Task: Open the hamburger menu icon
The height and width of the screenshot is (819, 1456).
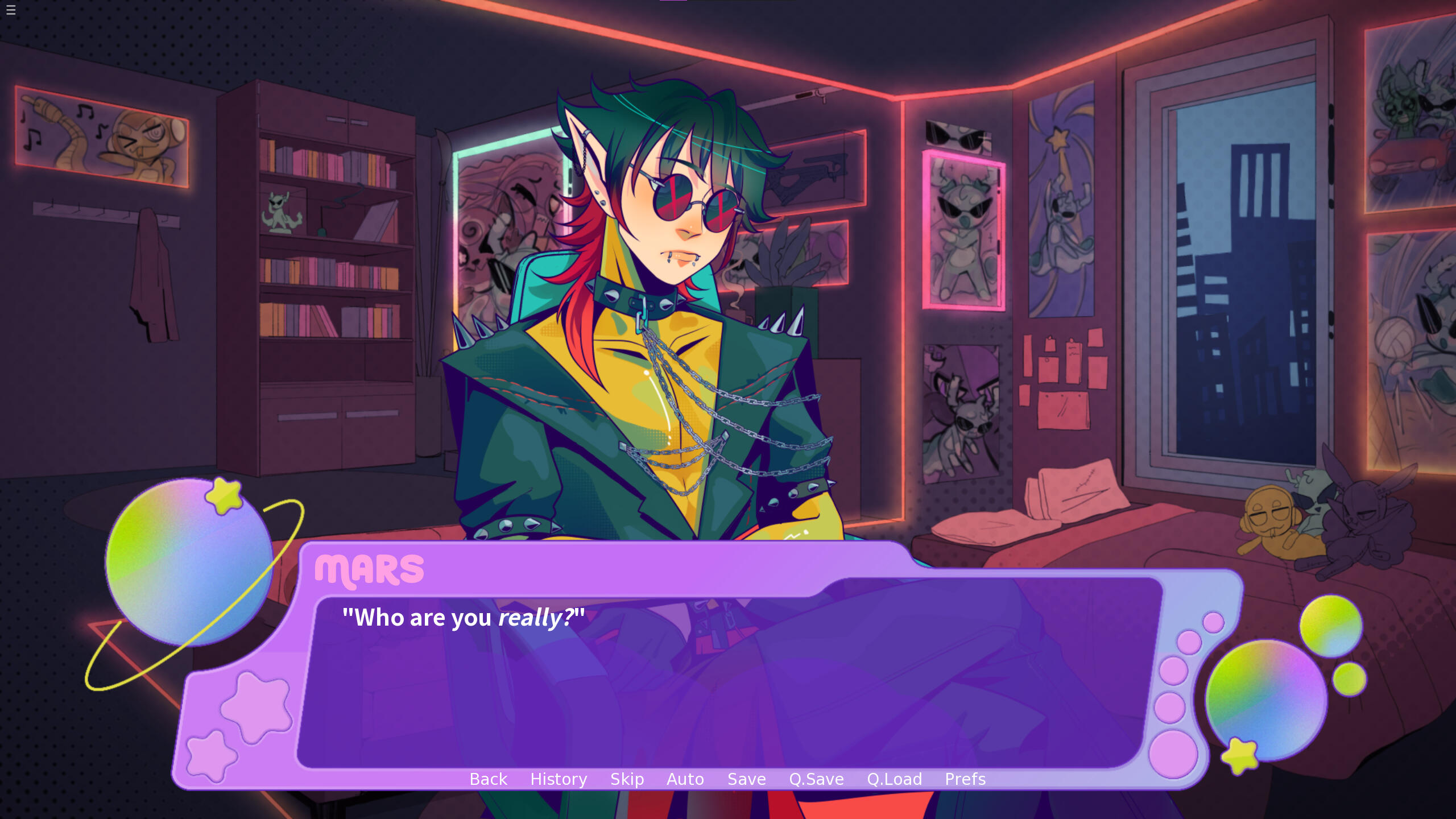Action: [11, 10]
